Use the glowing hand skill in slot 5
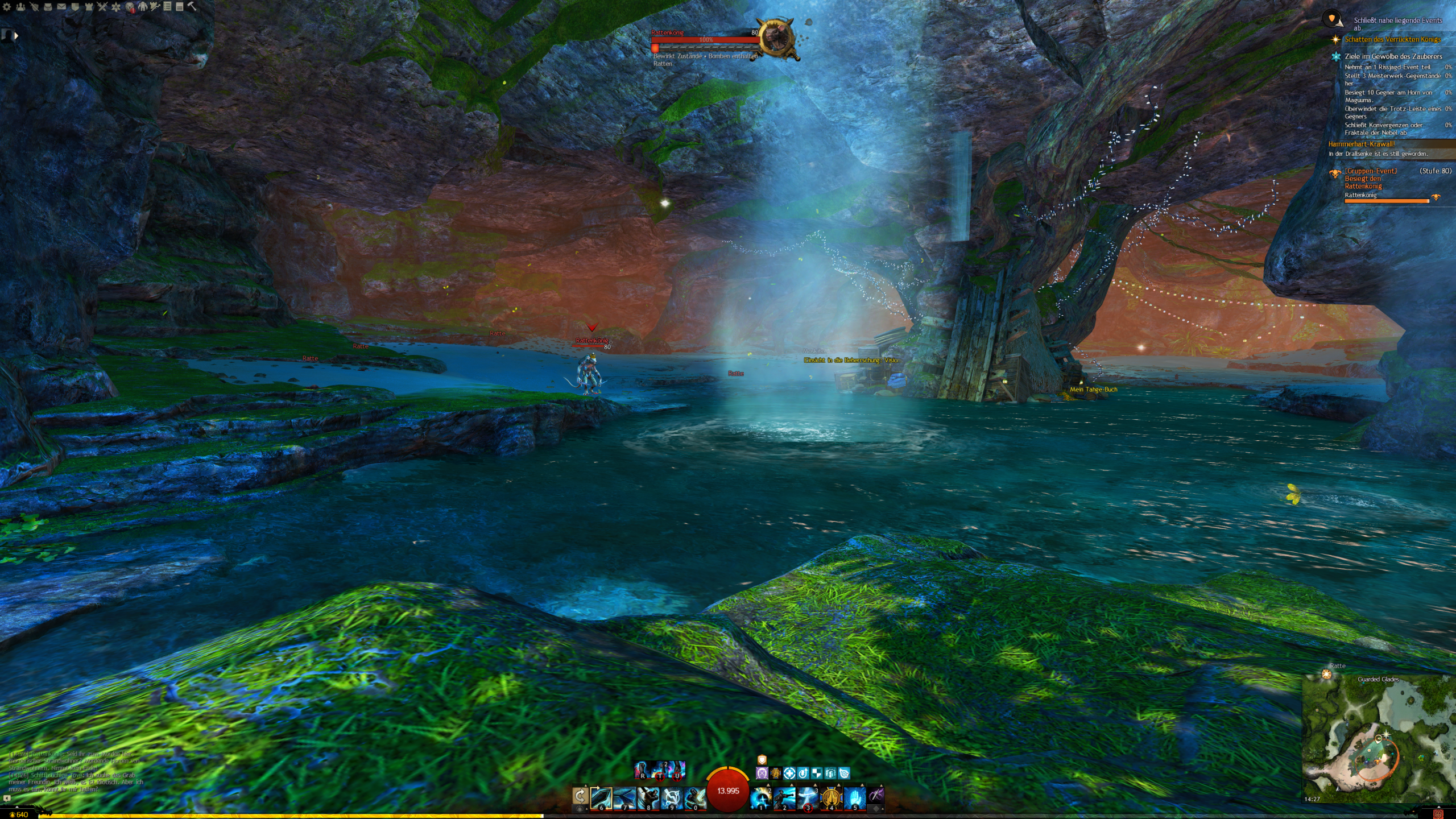The image size is (1456, 819). tap(854, 798)
